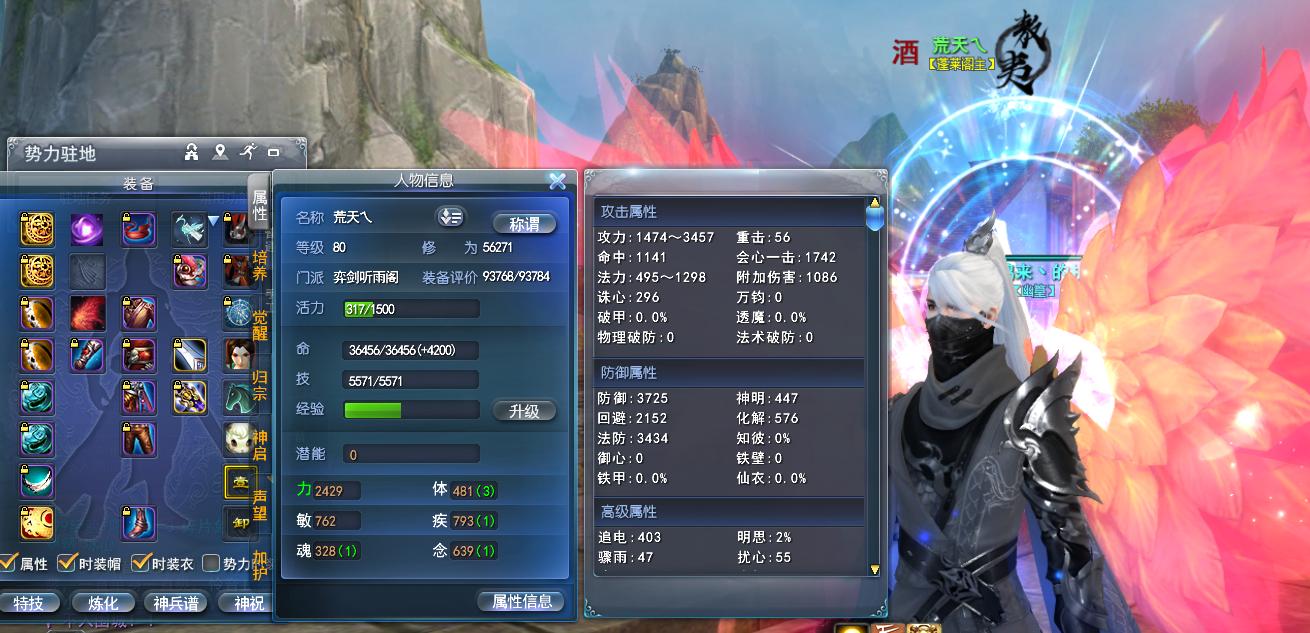The width and height of the screenshot is (1310, 633).
Task: Select the brown trousers equipment slot
Action: click(x=139, y=439)
